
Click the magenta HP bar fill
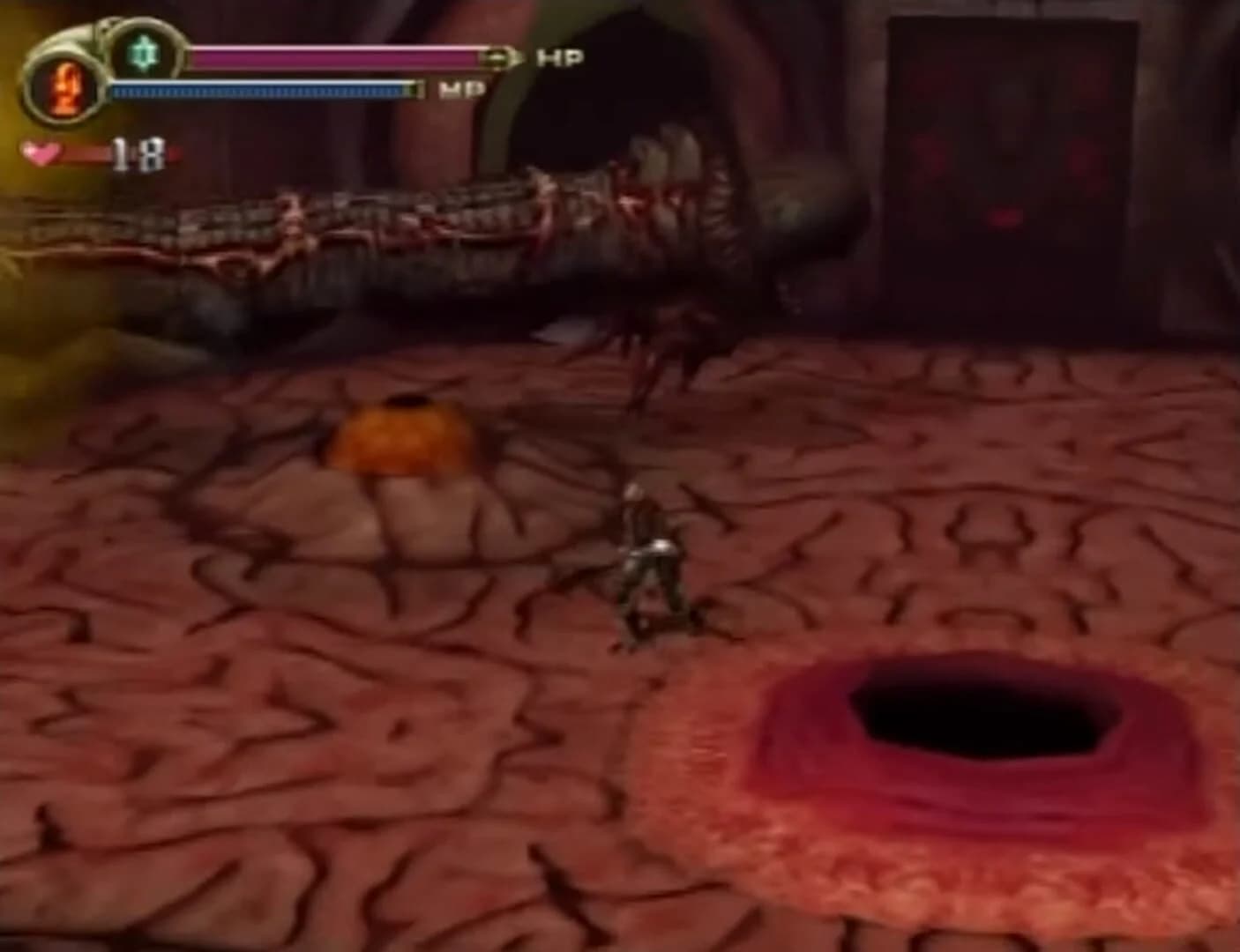coord(335,55)
